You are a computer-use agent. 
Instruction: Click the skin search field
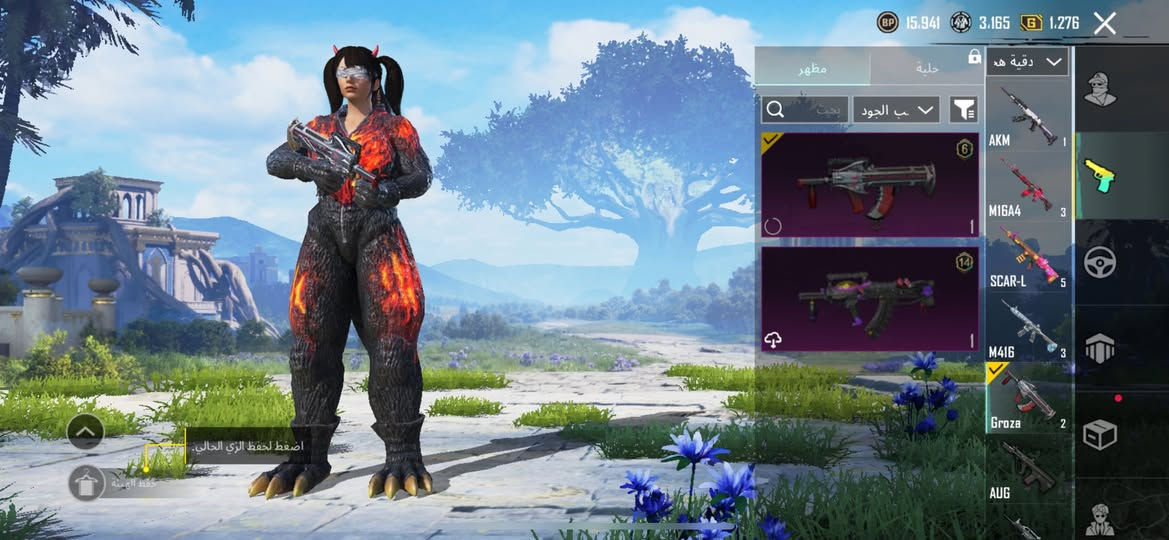coord(805,109)
